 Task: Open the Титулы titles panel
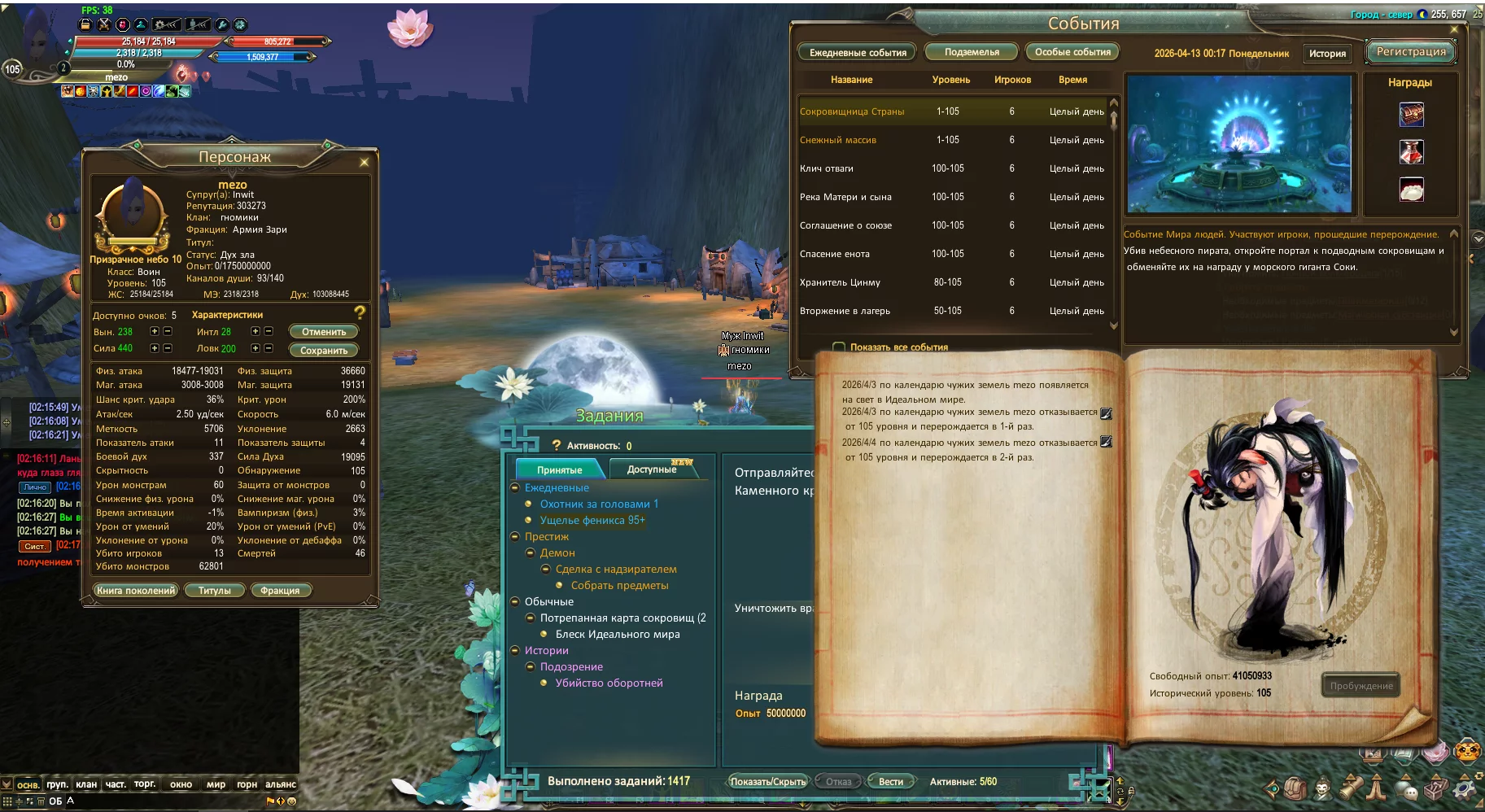[214, 591]
